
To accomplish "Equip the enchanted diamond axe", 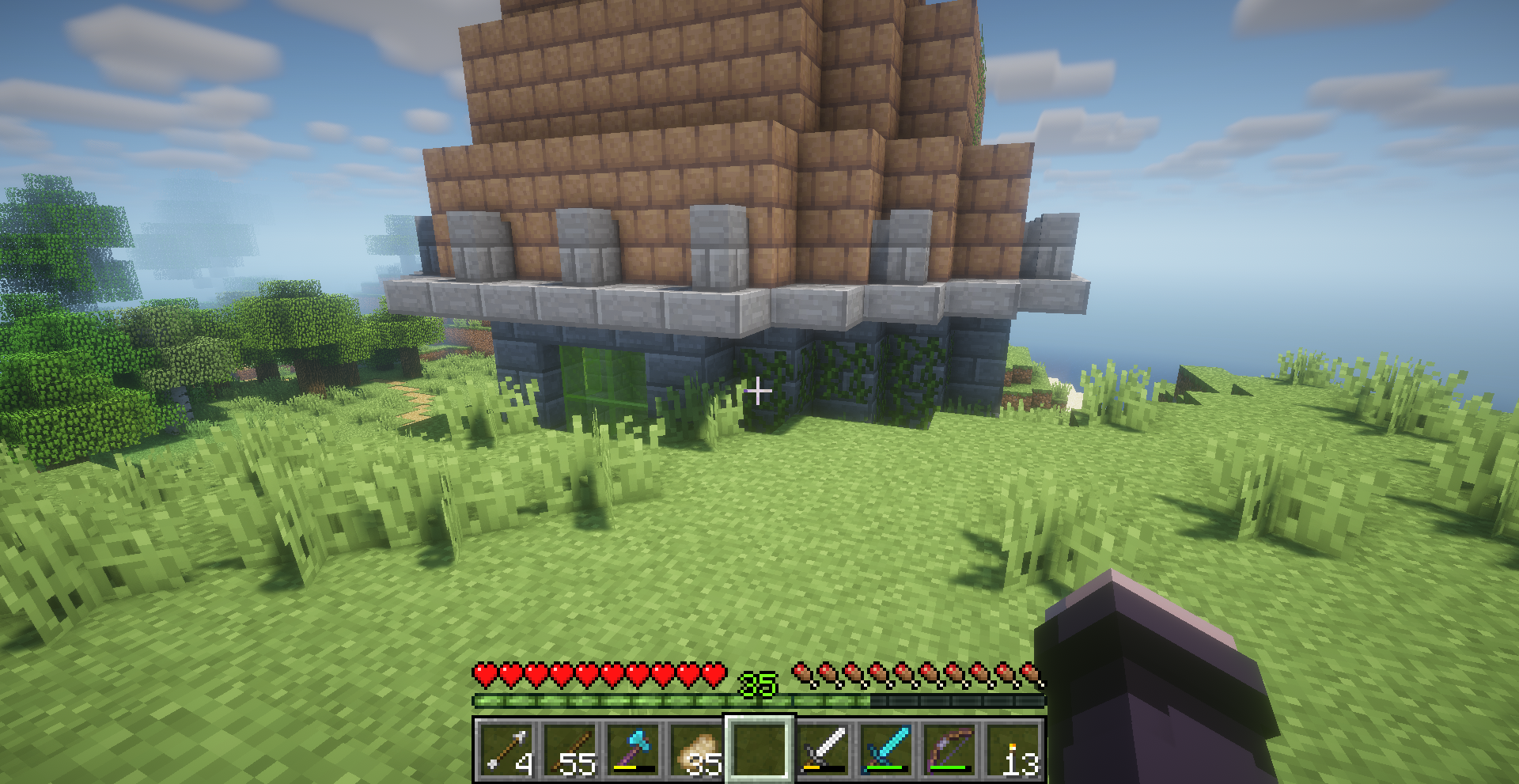I will [633, 749].
